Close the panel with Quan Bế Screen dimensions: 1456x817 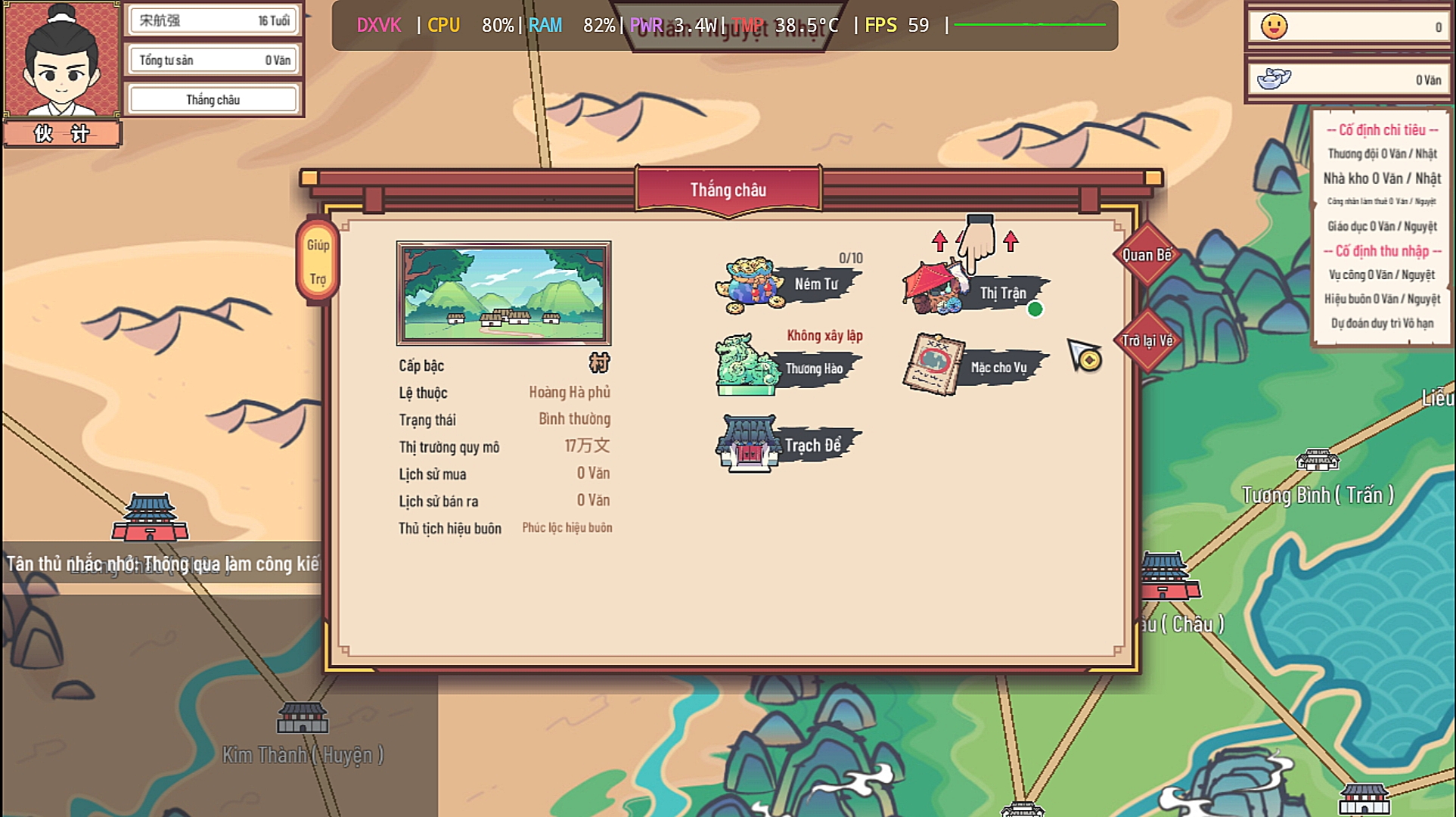click(x=1147, y=255)
